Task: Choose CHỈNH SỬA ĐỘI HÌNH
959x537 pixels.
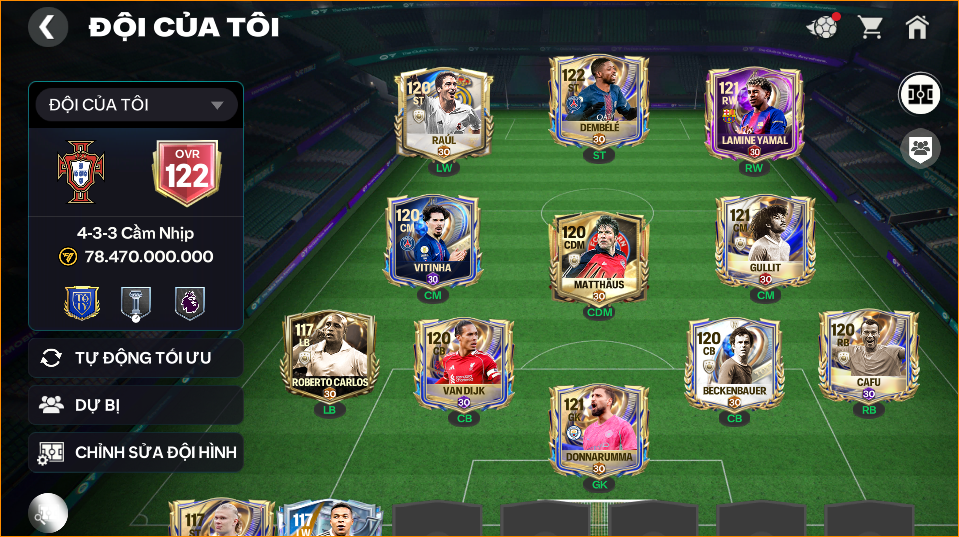Action: pyautogui.click(x=136, y=453)
